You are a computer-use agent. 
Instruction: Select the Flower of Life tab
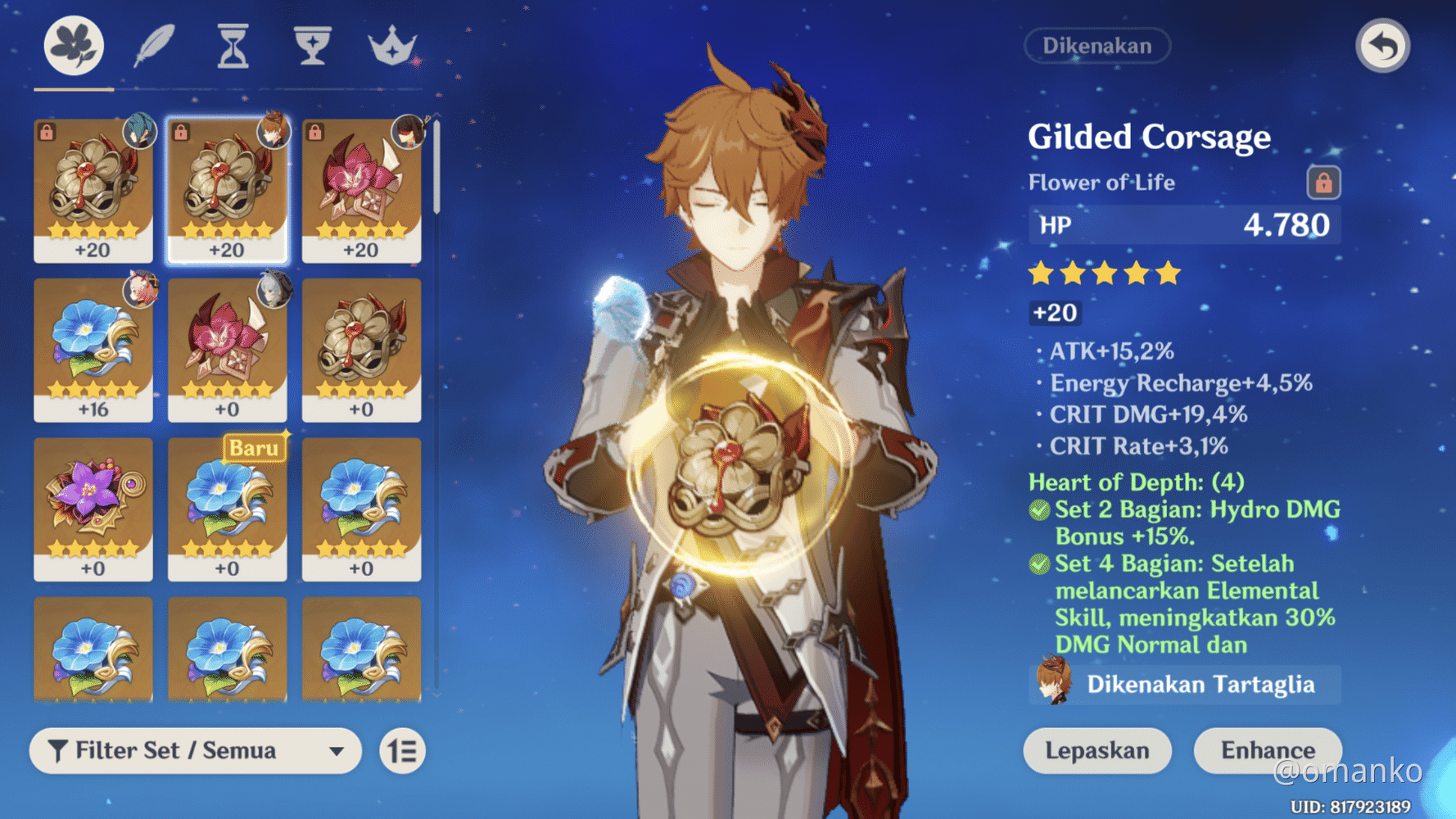pyautogui.click(x=72, y=47)
